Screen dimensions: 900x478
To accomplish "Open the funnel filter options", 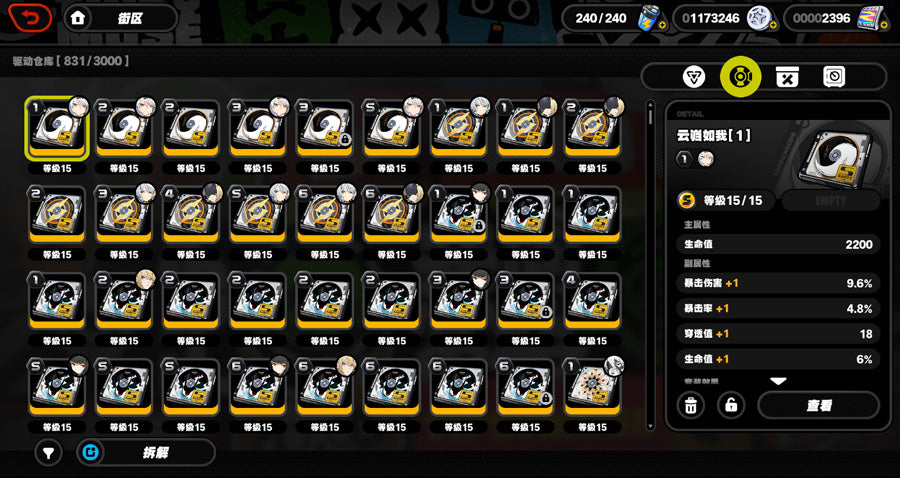I will (47, 452).
